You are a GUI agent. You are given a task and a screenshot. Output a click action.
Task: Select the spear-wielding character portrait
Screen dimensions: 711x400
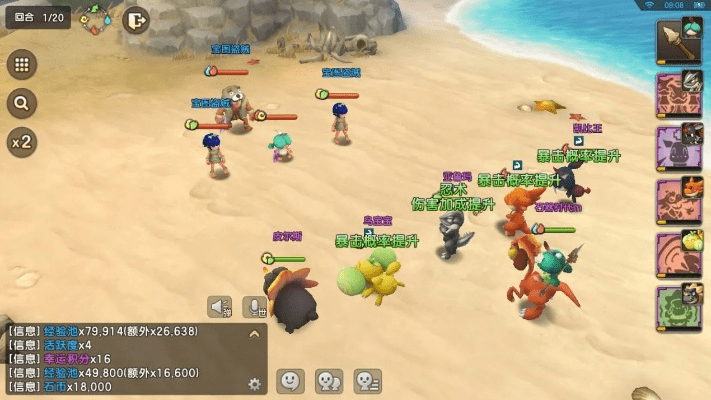[x=678, y=42]
